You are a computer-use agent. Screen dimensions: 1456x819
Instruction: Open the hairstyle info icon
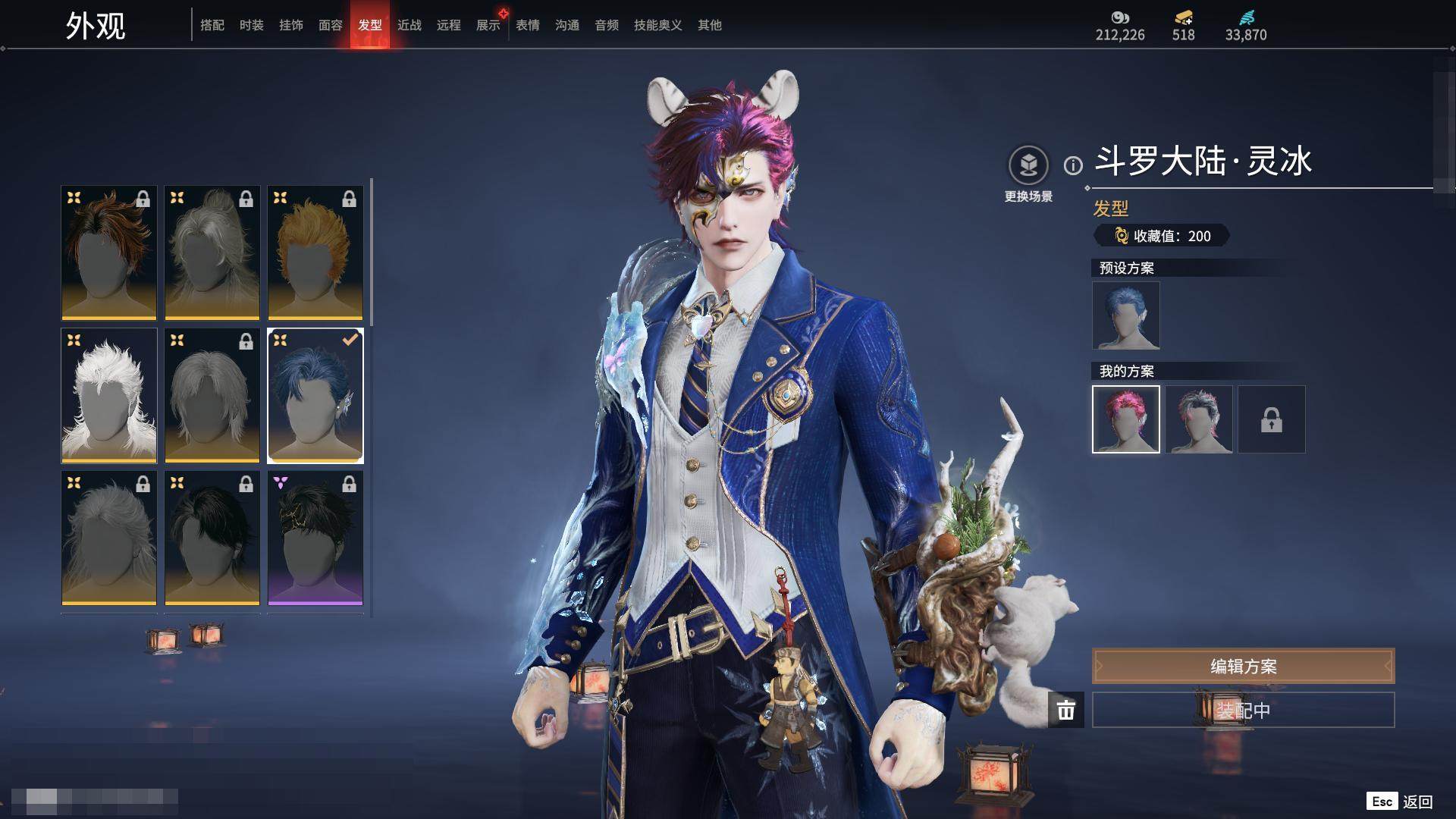coord(1073,165)
